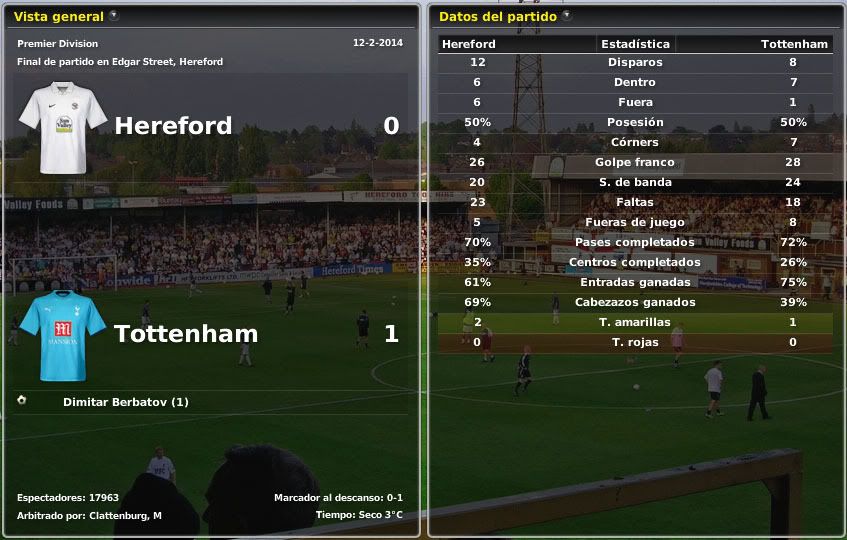This screenshot has height=540, width=847.
Task: Click the white Hereford kit shirt
Action: (63, 126)
